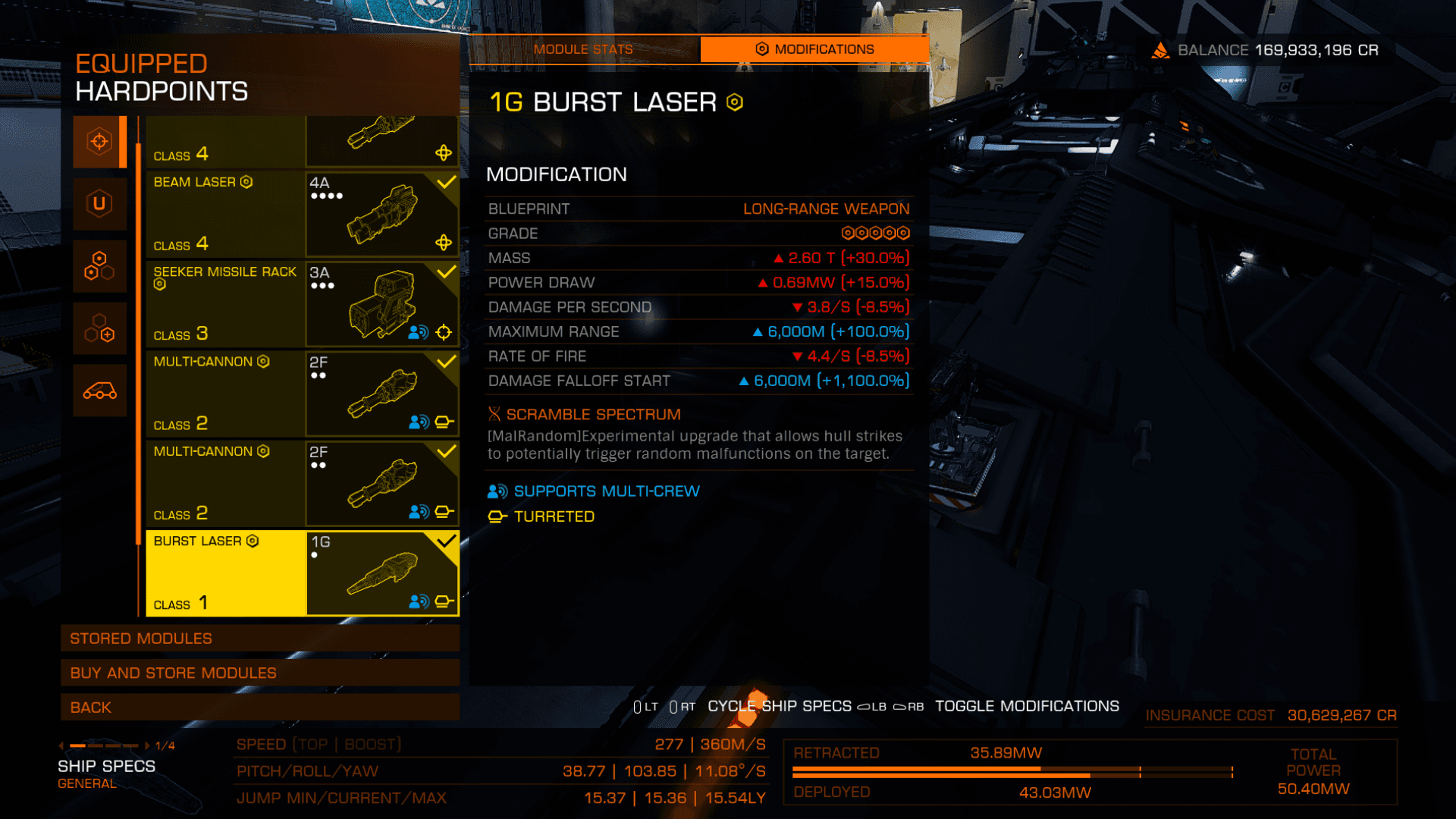Open the core internals hexagon cluster icon
The height and width of the screenshot is (819, 1456).
pos(99,266)
